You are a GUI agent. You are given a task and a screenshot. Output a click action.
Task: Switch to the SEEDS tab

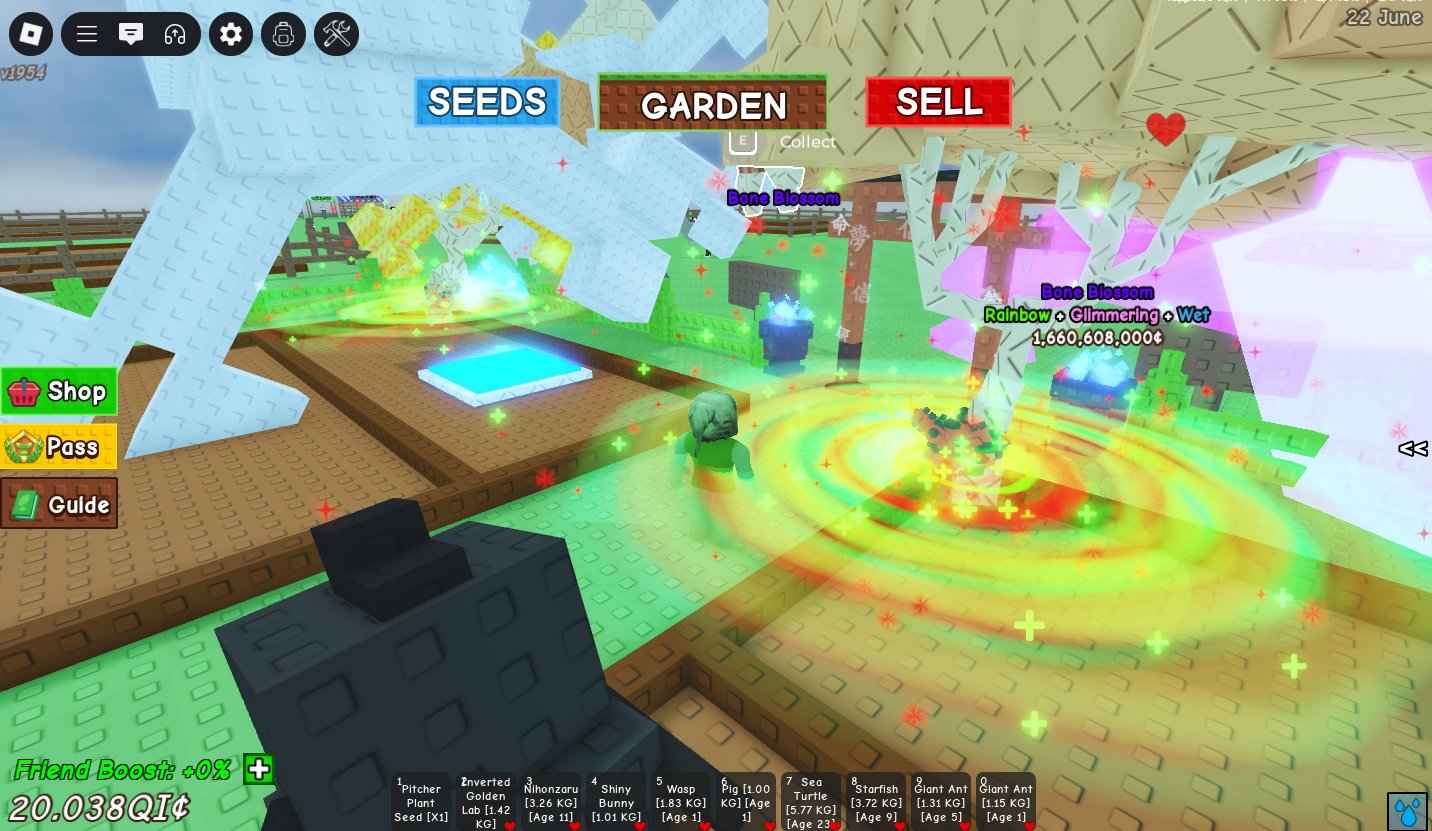[x=487, y=102]
